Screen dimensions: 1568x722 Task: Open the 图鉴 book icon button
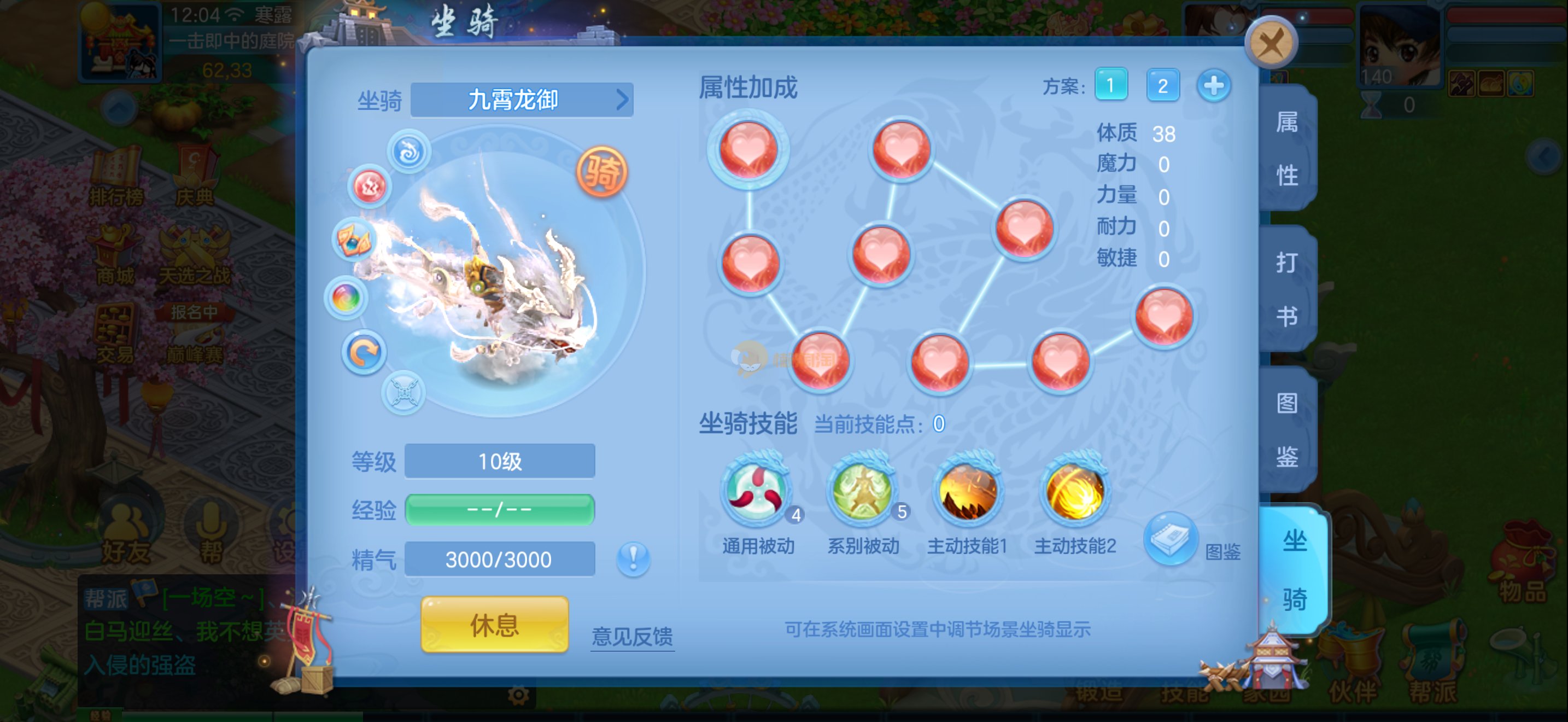(1170, 539)
